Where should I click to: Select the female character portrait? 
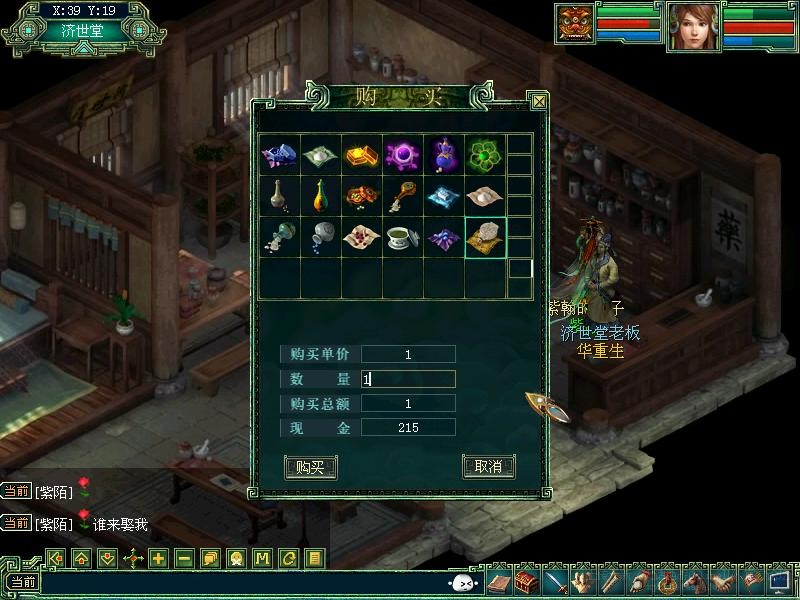(693, 25)
